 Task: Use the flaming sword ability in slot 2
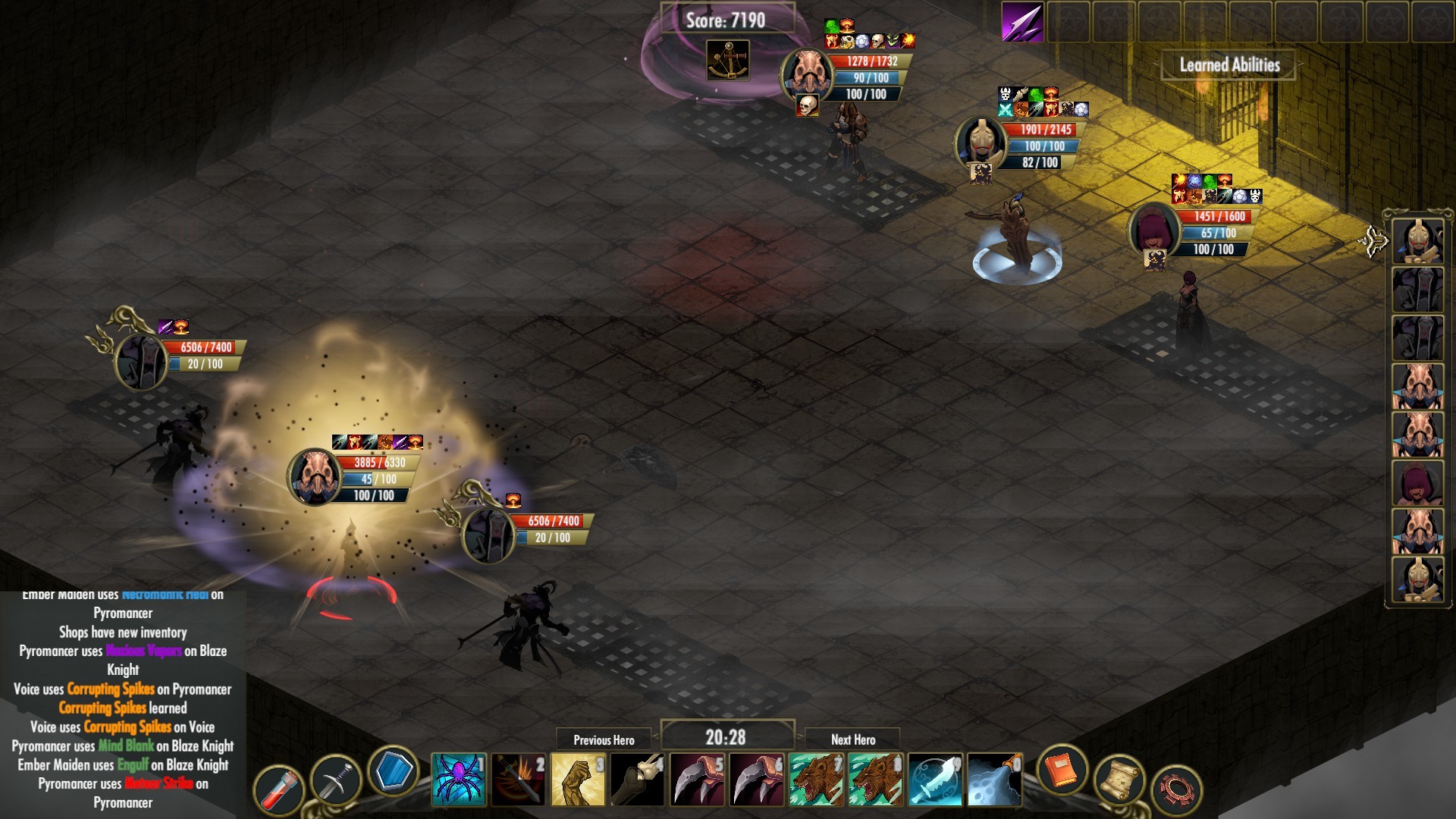click(x=516, y=777)
